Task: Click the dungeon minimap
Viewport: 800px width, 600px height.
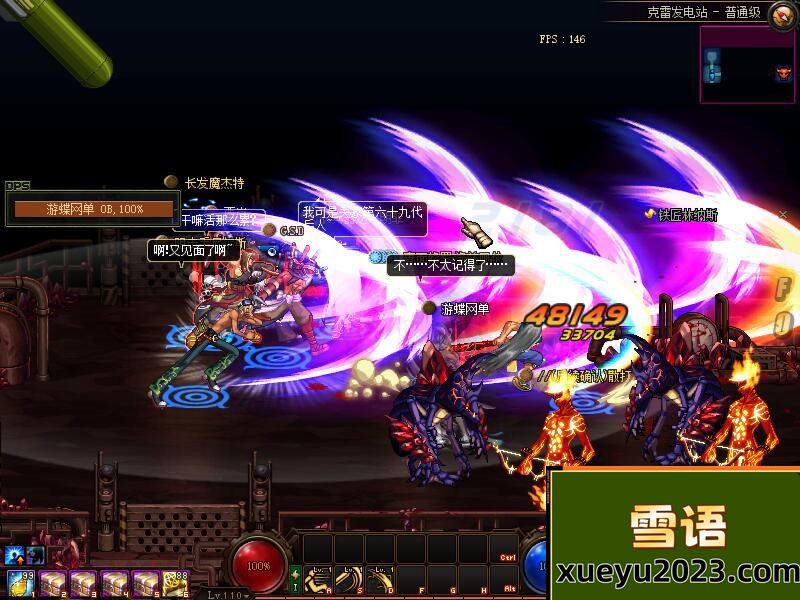Action: tap(747, 64)
